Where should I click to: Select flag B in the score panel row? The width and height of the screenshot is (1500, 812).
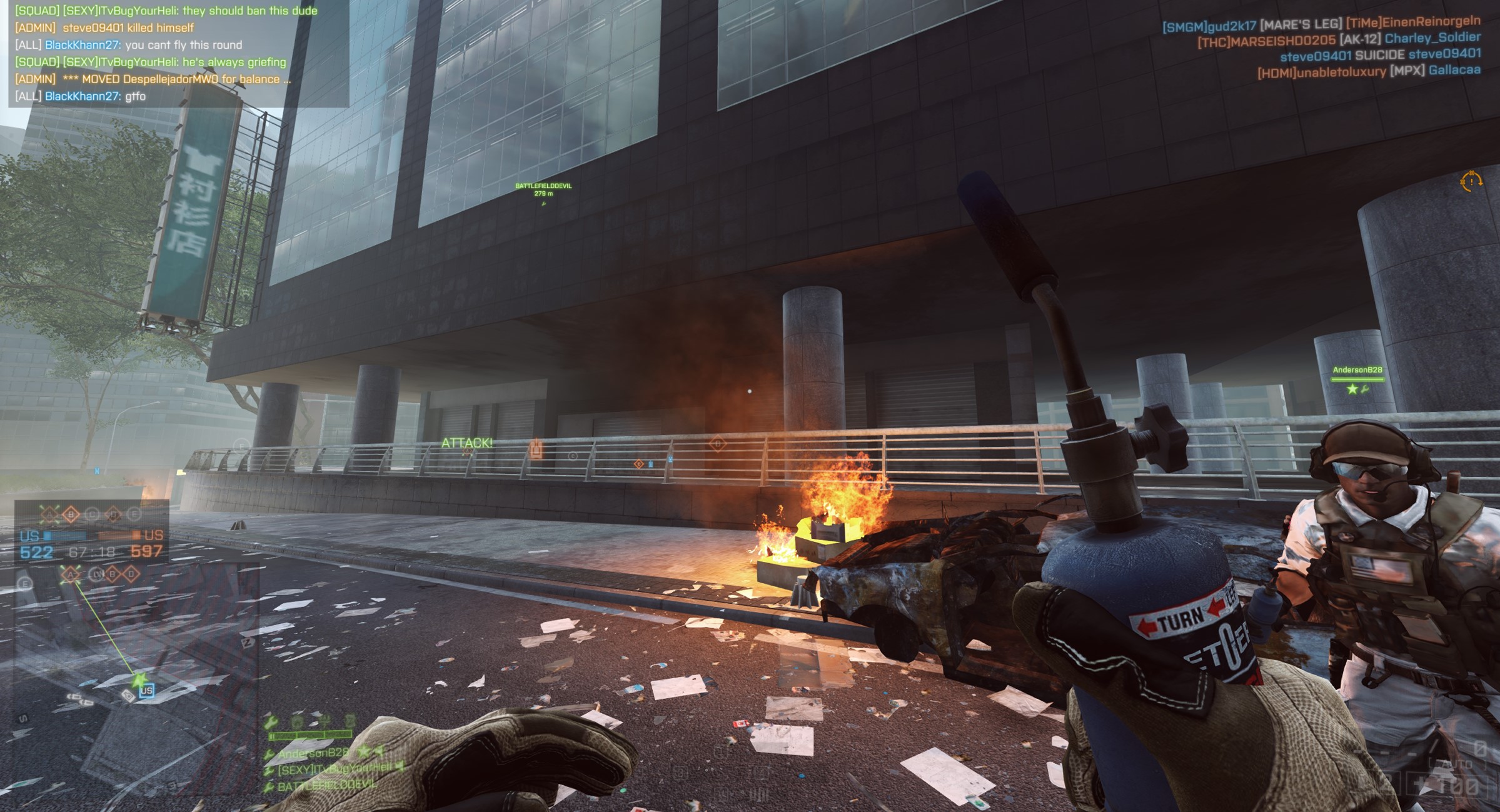(x=71, y=514)
